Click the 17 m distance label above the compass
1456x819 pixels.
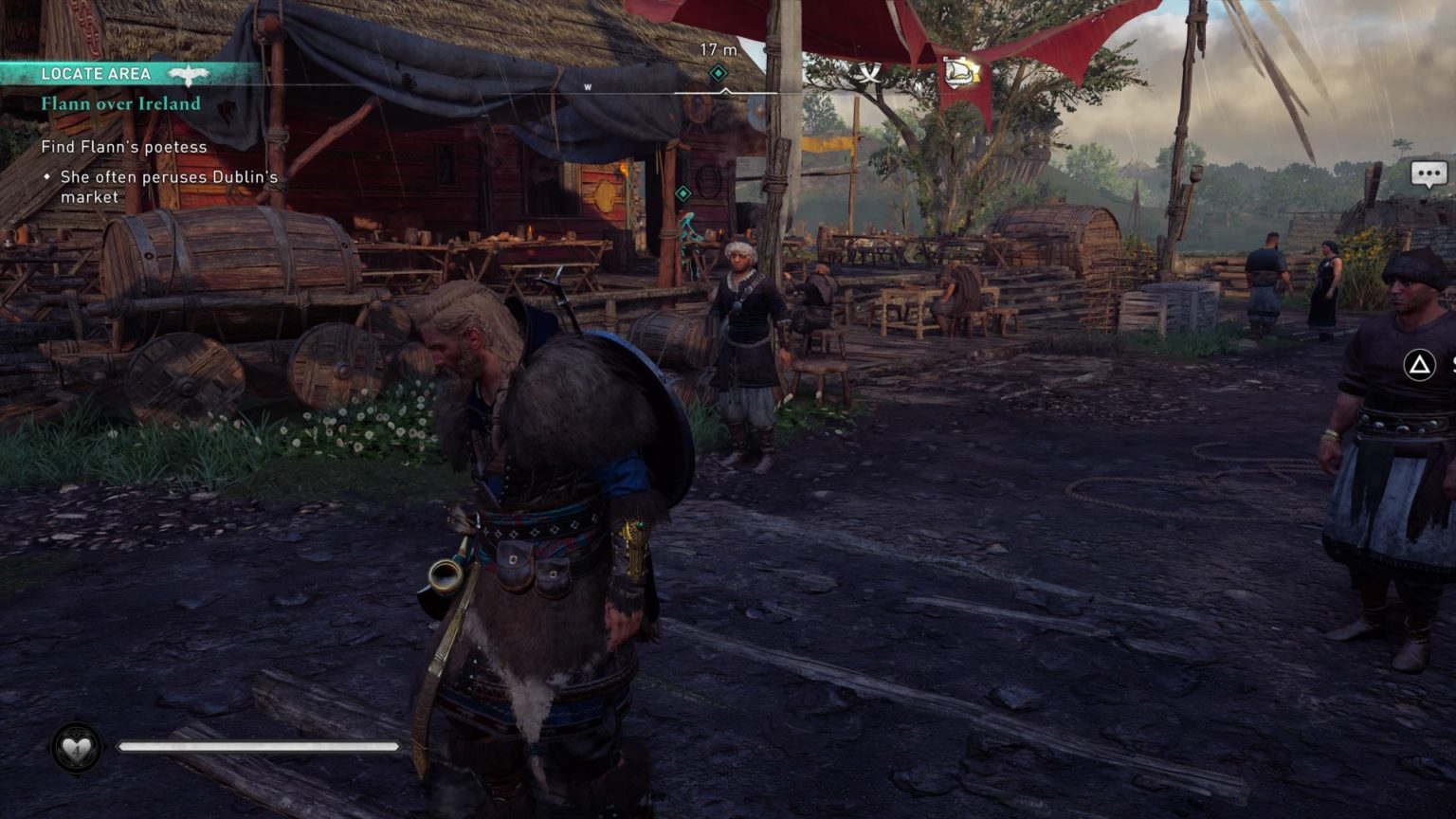(x=719, y=47)
